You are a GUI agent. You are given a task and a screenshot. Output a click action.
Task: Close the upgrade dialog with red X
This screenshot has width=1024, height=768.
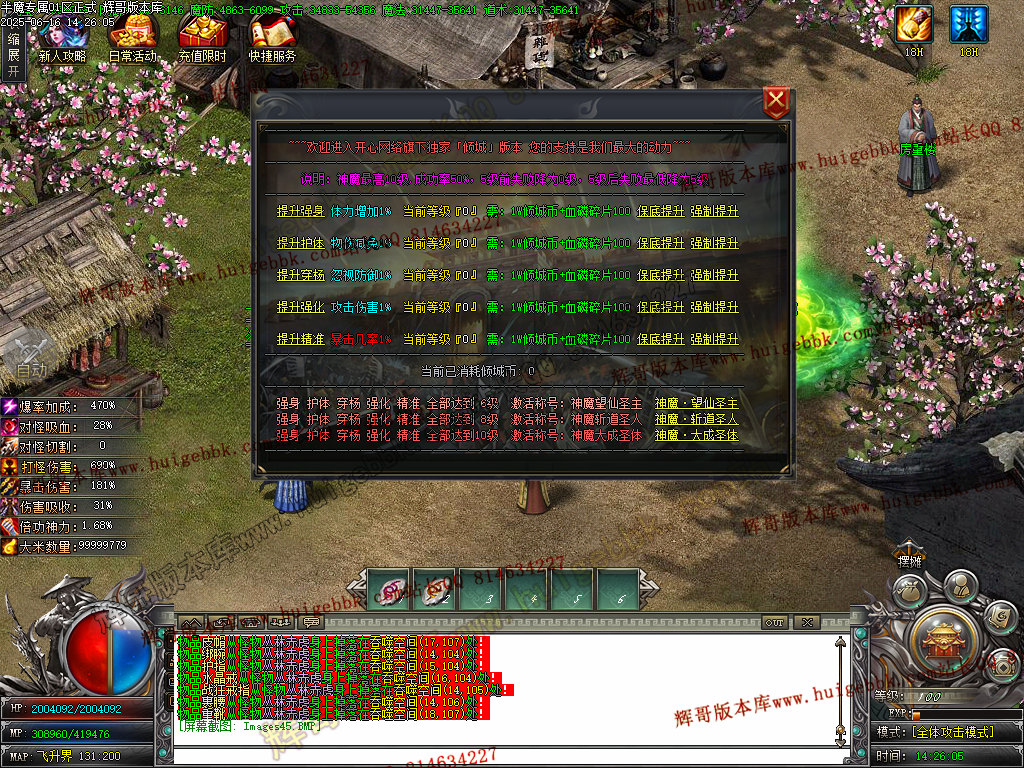tap(776, 103)
